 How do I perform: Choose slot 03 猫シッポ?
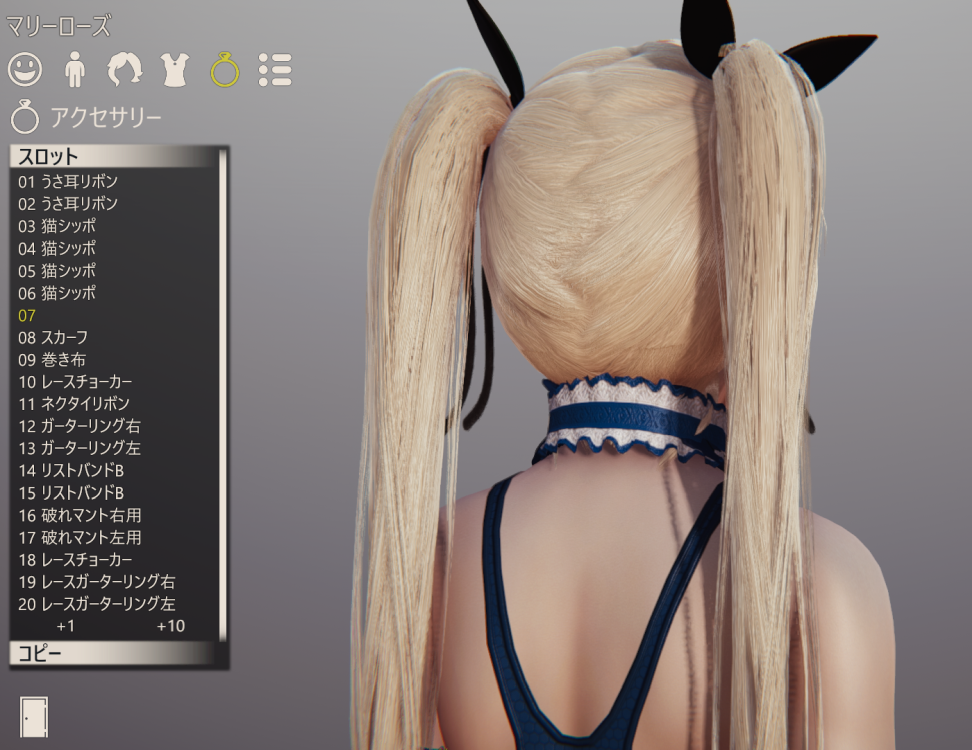pyautogui.click(x=57, y=226)
